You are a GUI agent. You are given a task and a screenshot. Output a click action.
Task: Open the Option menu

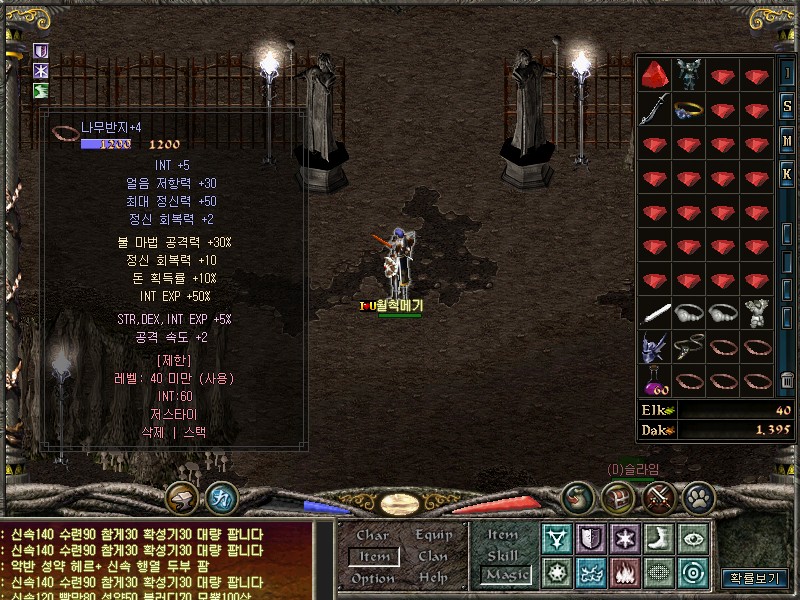[372, 578]
